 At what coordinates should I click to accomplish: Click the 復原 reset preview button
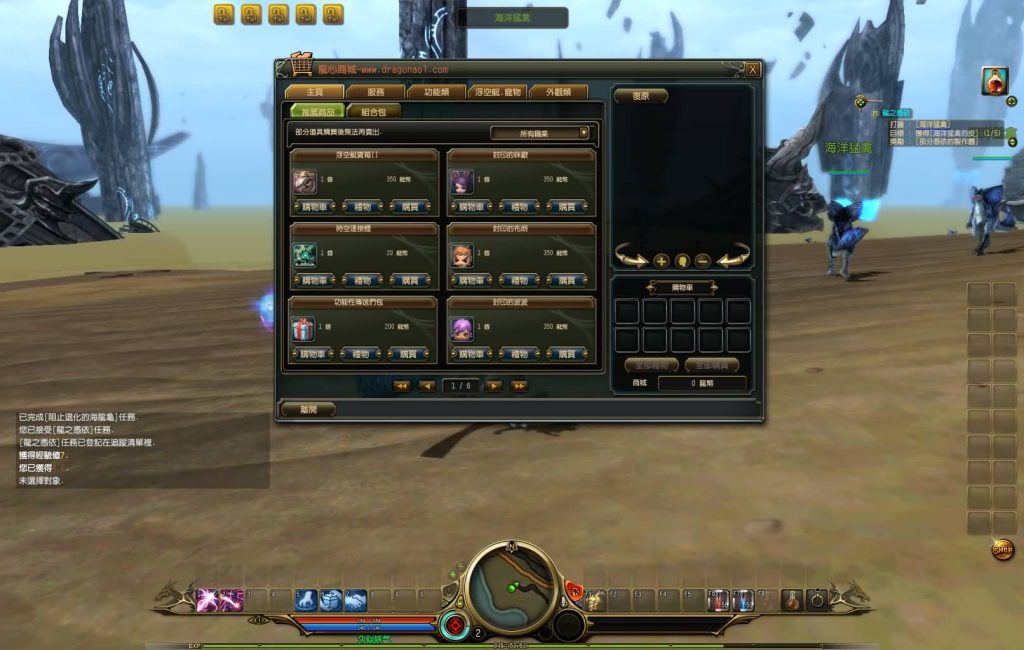pos(640,96)
